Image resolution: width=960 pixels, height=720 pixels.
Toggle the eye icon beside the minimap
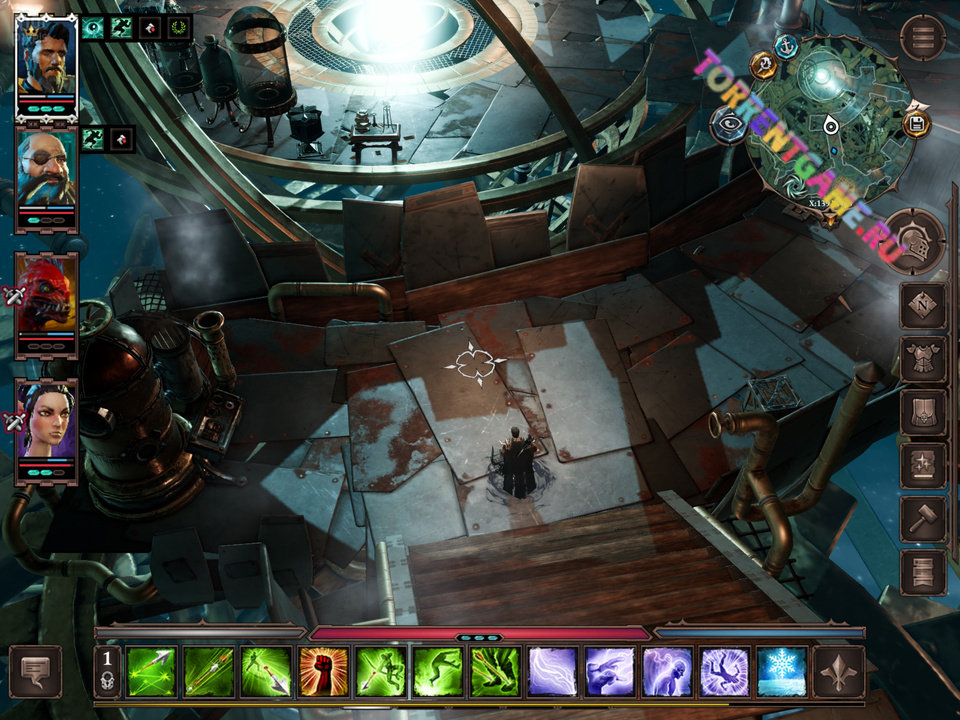727,125
